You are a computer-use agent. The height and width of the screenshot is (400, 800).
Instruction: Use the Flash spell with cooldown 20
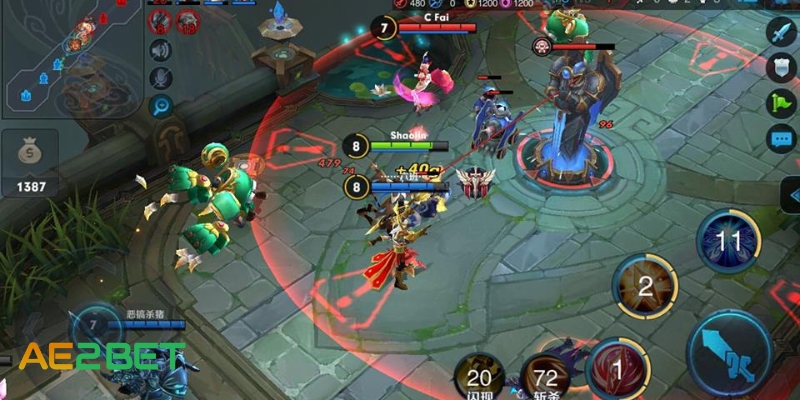point(479,377)
